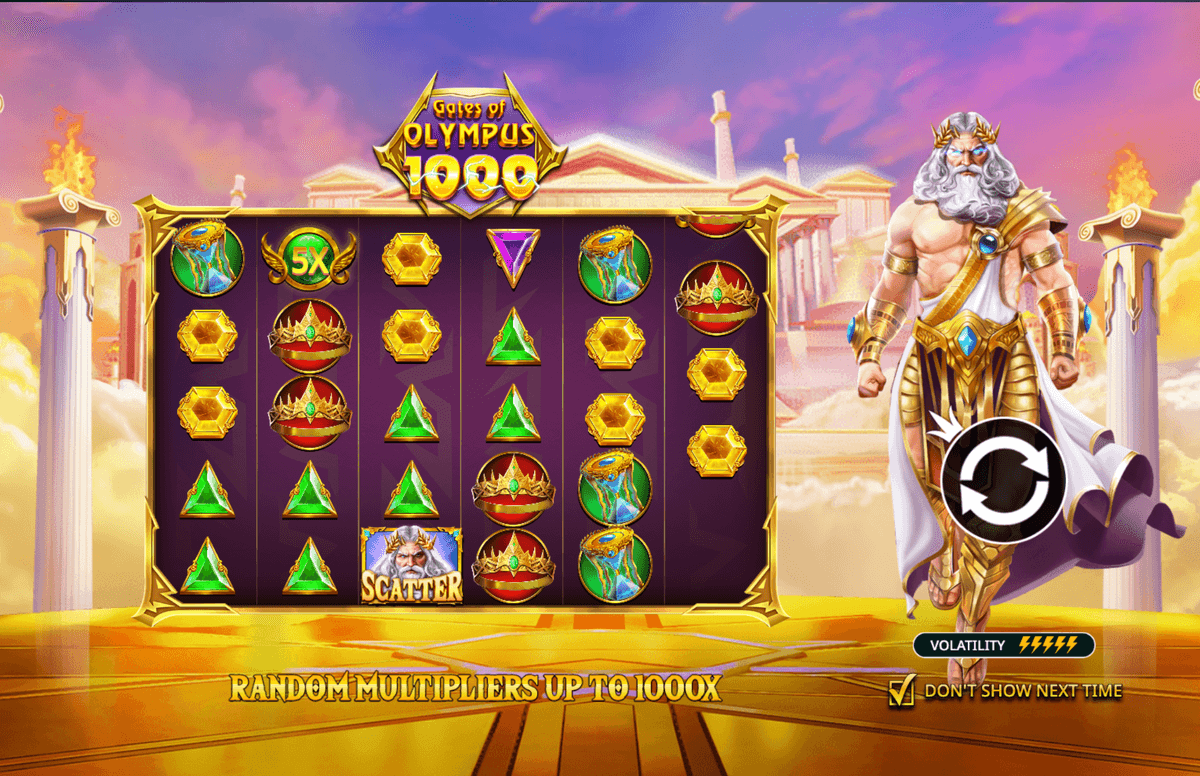
Task: Toggle the Don't Show Next Time checkbox
Action: point(901,691)
